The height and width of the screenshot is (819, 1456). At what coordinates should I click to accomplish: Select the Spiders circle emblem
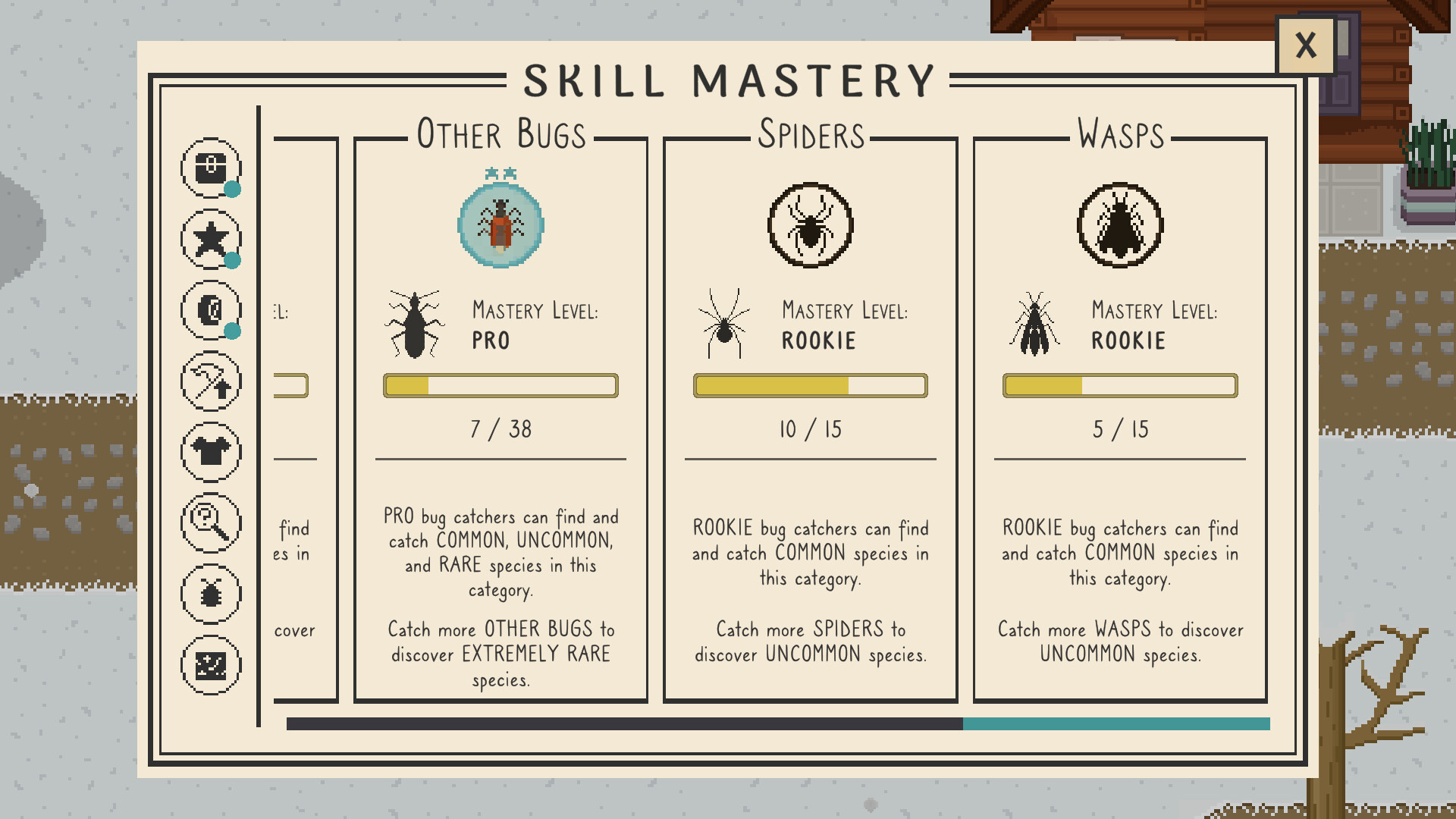pyautogui.click(x=808, y=226)
